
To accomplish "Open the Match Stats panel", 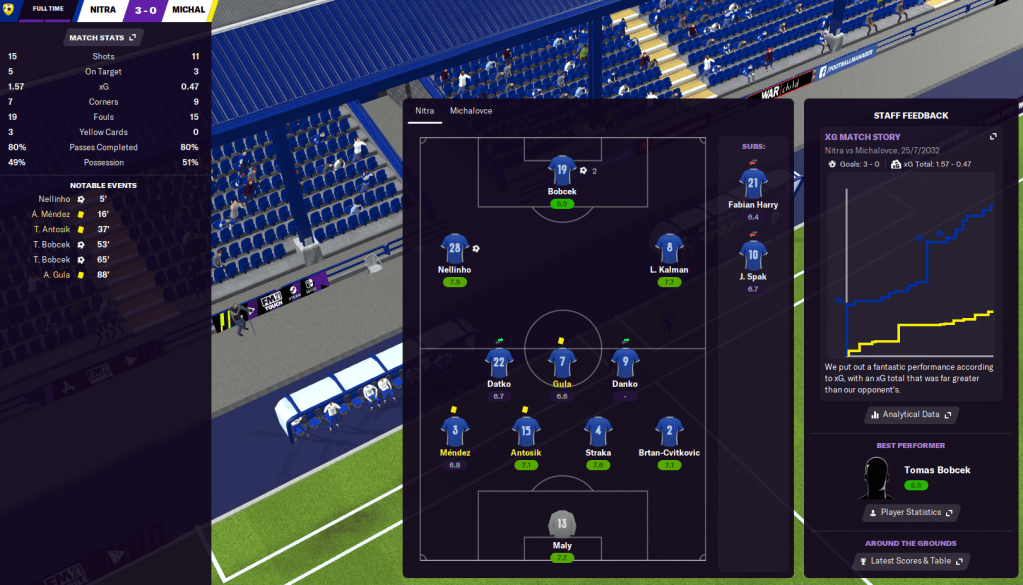I will (x=105, y=37).
